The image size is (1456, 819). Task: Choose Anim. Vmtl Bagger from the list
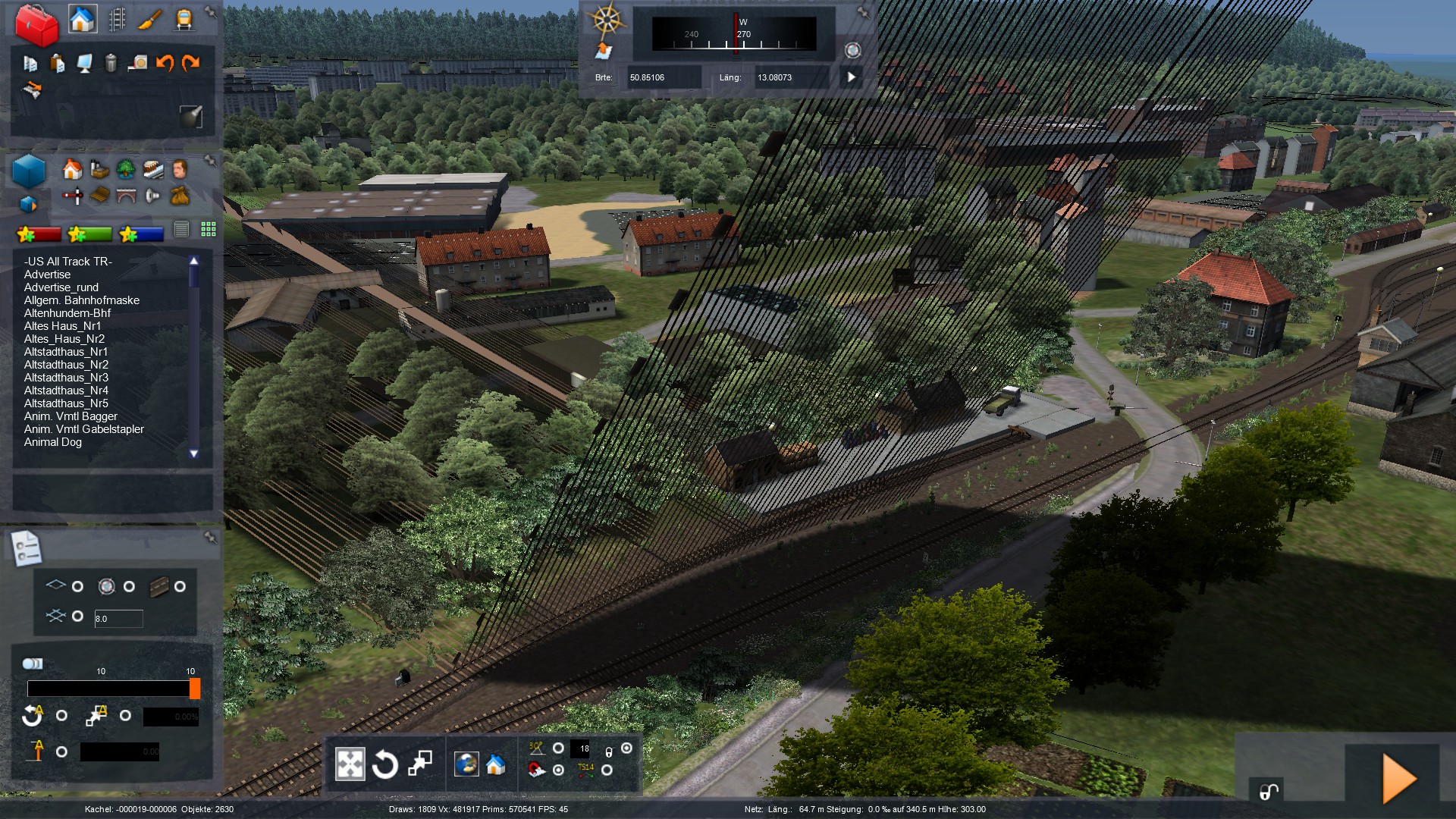[71, 416]
